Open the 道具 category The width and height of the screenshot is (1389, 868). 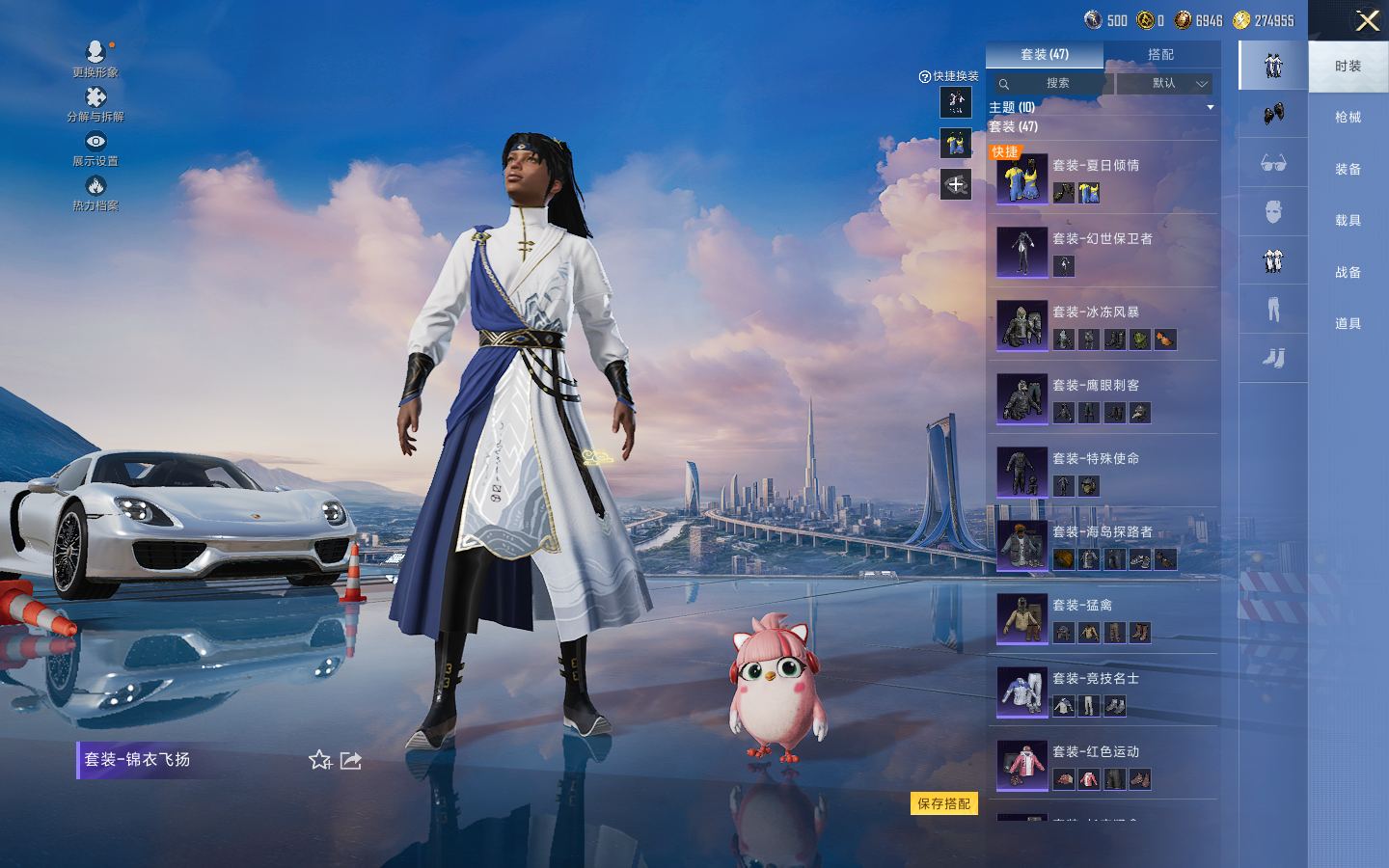click(1348, 324)
